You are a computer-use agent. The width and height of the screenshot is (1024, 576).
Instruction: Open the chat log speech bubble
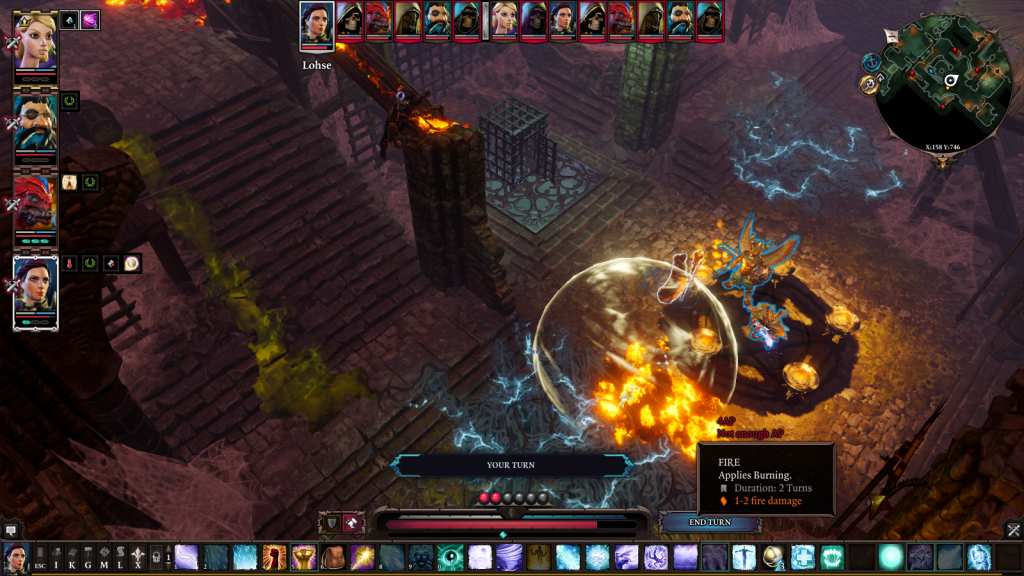pos(11,529)
